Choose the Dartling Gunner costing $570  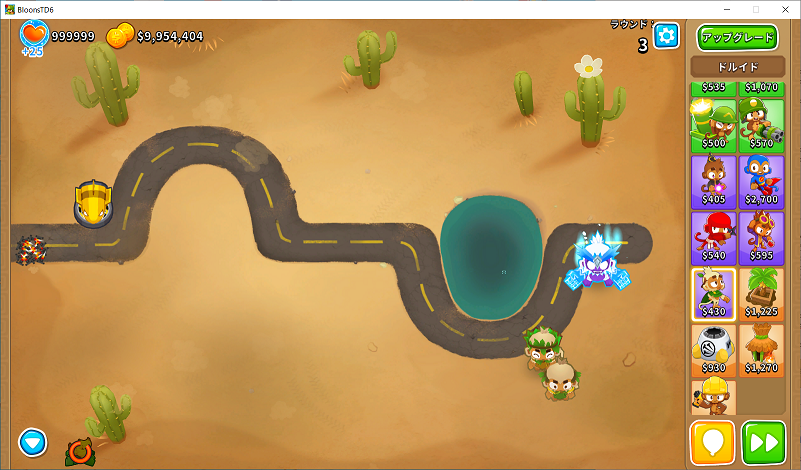tap(761, 124)
